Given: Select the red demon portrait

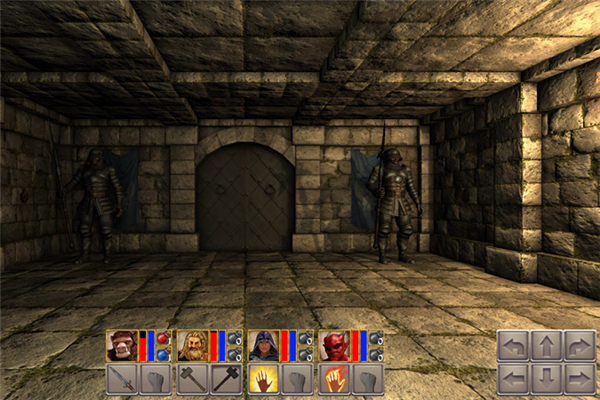Looking at the screenshot, I should 334,346.
